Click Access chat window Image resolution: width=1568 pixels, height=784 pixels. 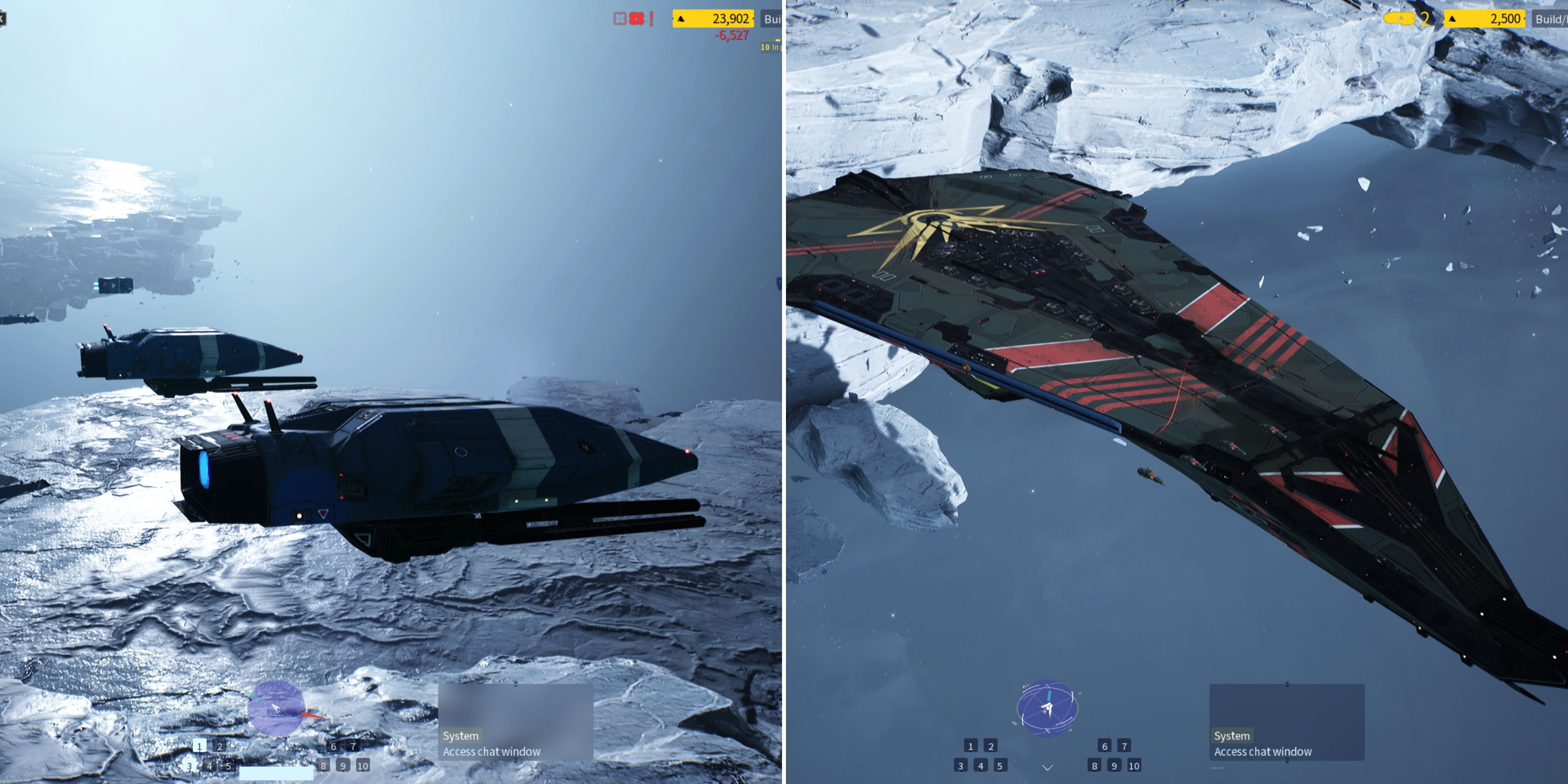(492, 752)
